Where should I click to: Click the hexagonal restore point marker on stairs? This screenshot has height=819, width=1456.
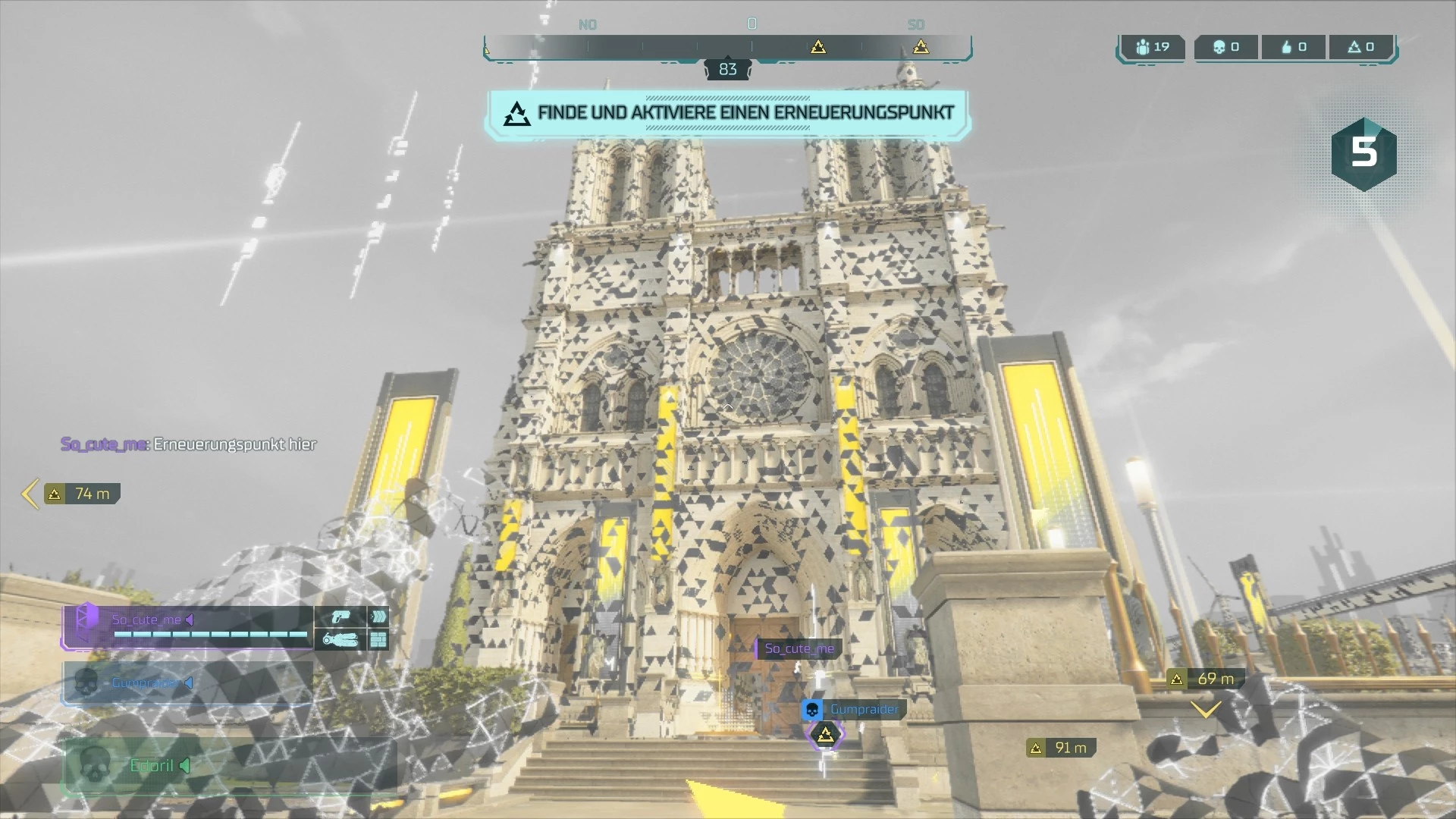(825, 735)
